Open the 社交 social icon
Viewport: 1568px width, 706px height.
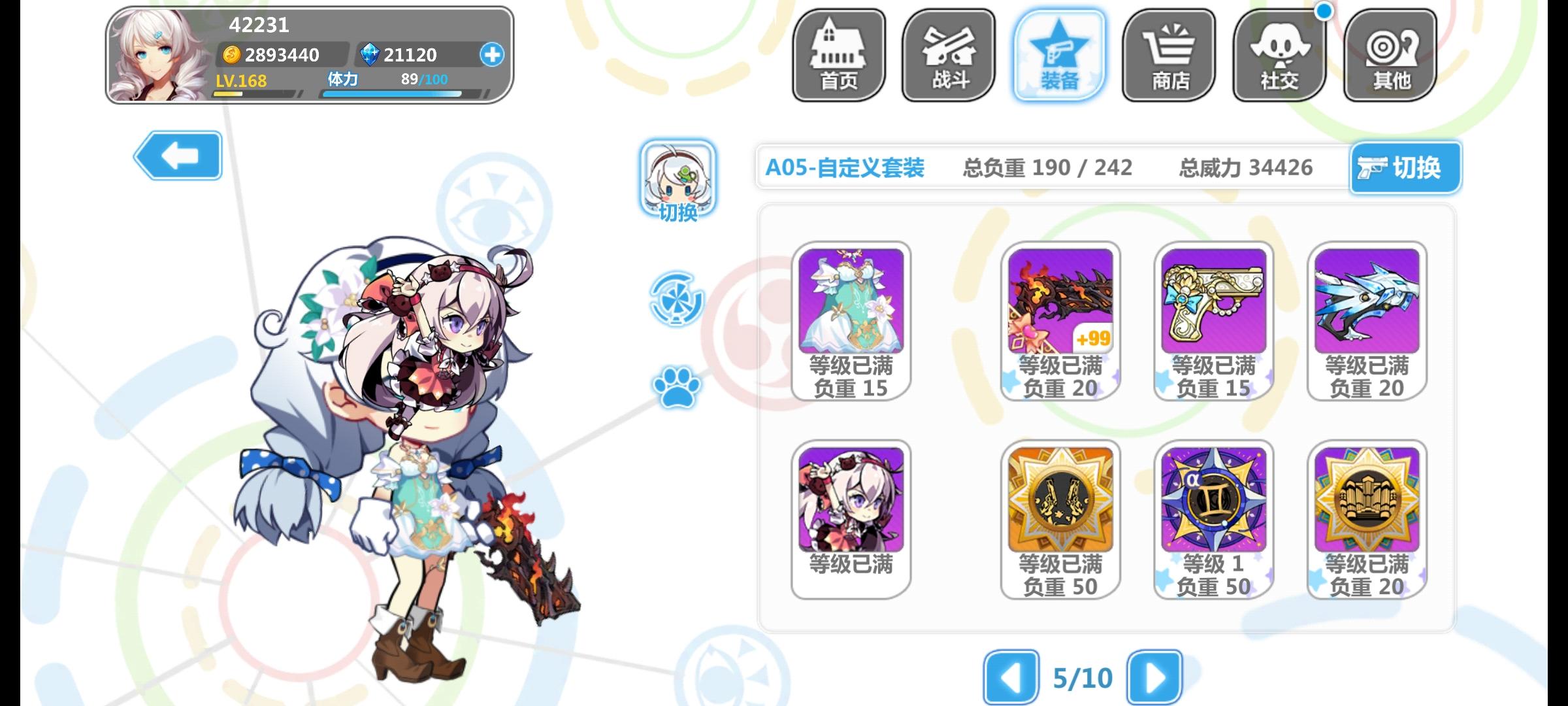(x=1279, y=56)
